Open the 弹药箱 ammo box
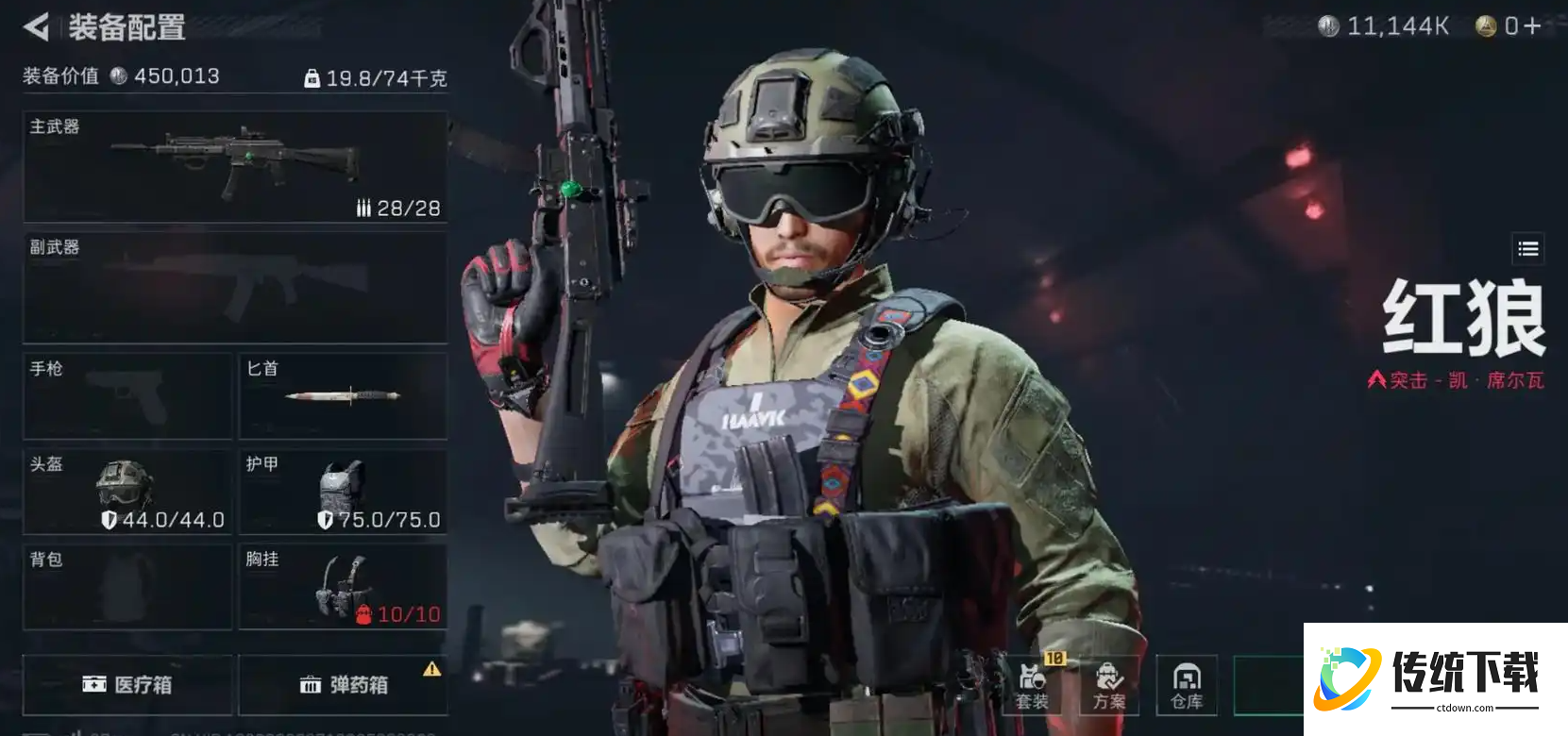The image size is (1568, 736). click(343, 685)
